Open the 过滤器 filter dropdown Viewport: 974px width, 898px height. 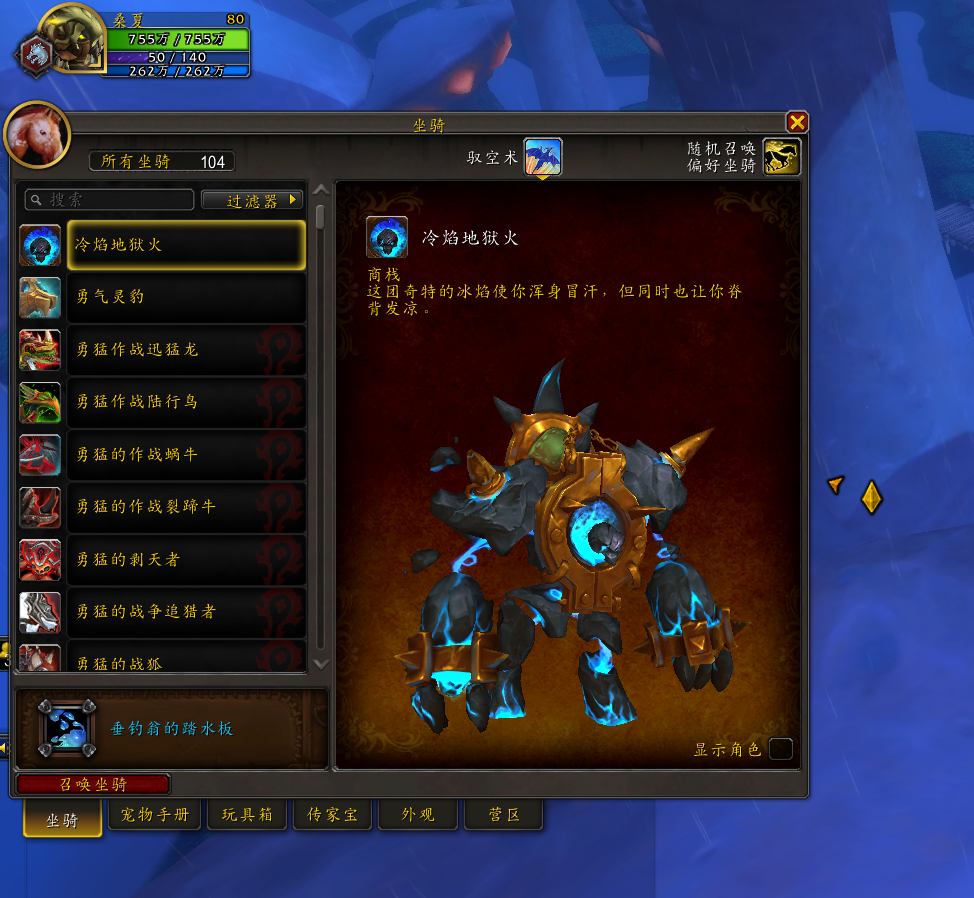(251, 200)
